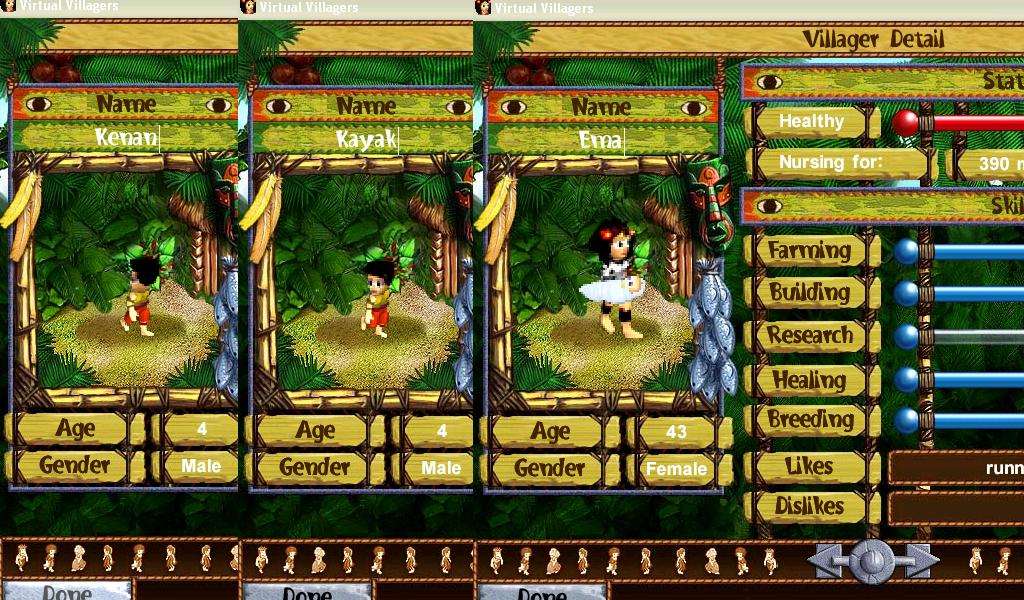The width and height of the screenshot is (1024, 600).
Task: Select the Farming skill label
Action: pyautogui.click(x=809, y=251)
